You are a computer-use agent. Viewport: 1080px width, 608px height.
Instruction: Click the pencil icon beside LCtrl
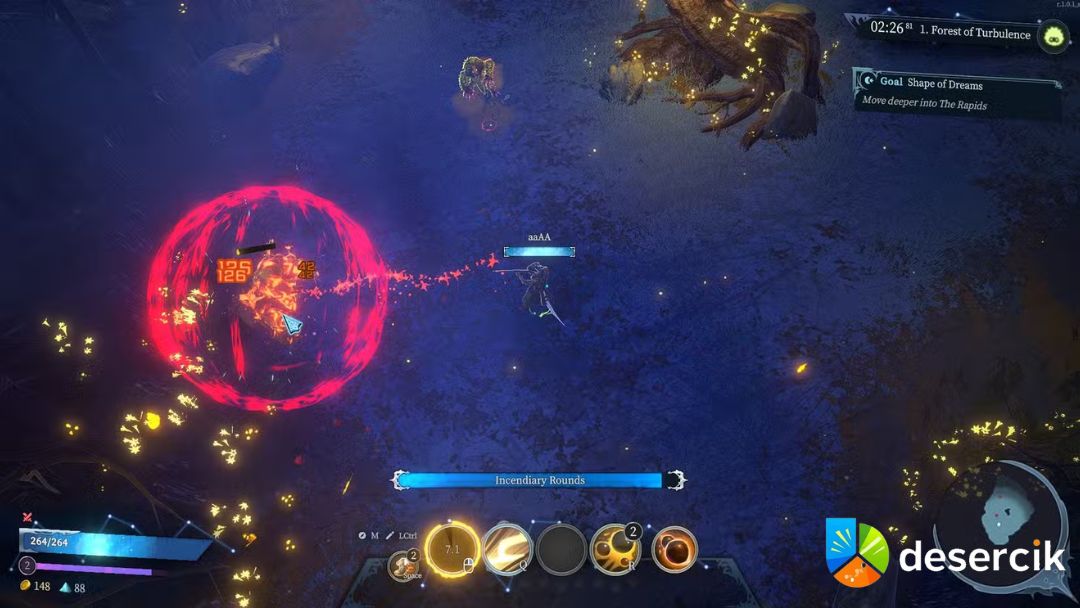[391, 535]
